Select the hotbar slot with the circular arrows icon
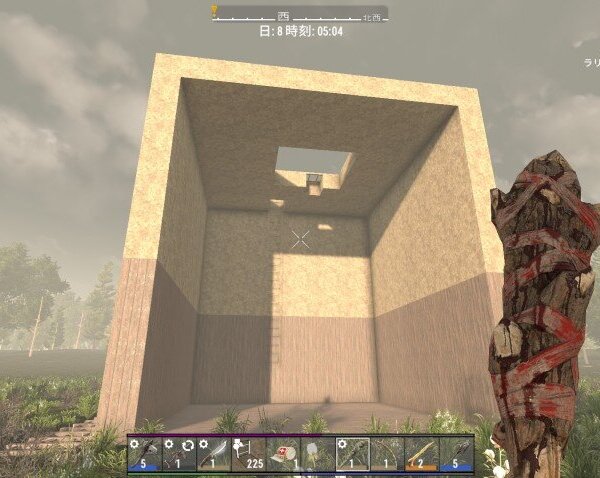Image resolution: width=600 pixels, height=478 pixels. (180, 454)
